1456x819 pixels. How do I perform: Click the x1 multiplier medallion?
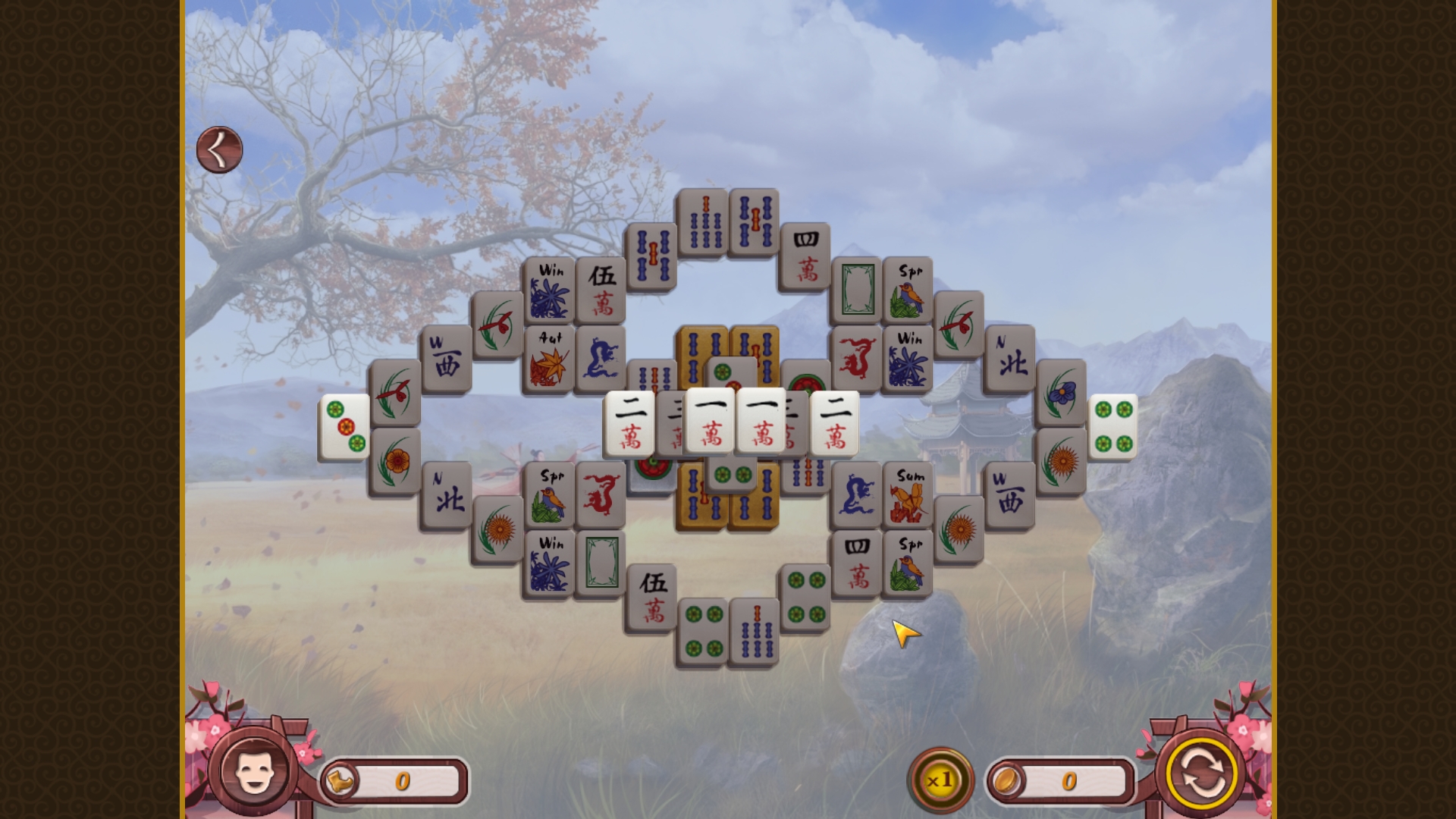(940, 778)
